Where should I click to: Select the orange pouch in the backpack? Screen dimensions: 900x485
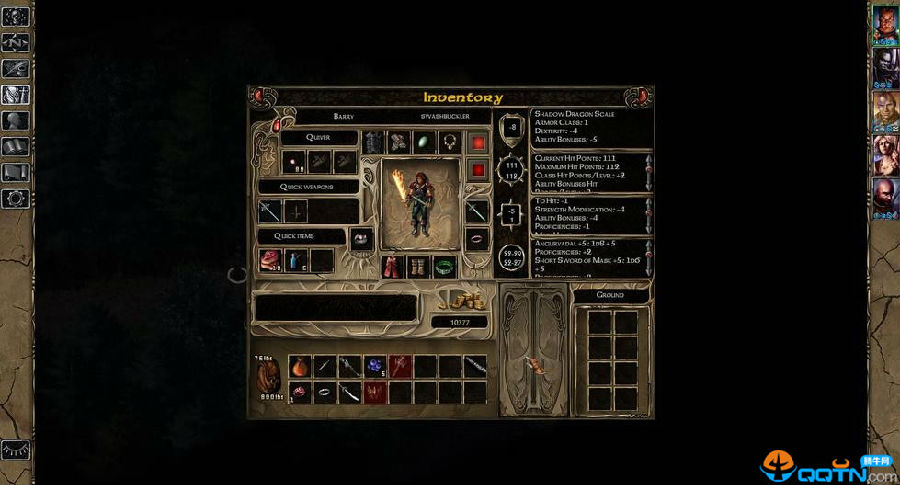point(299,367)
